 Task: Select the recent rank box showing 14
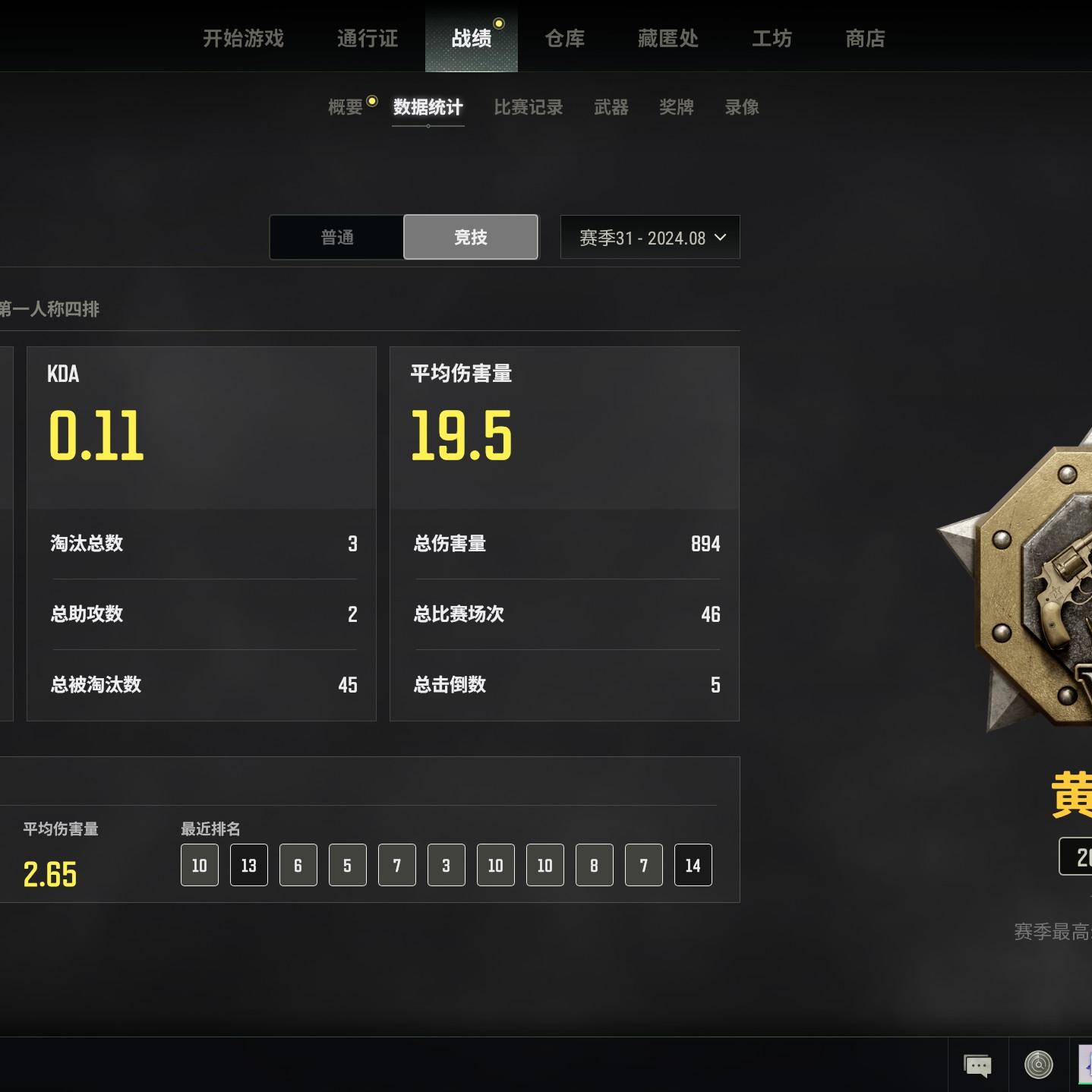[693, 865]
